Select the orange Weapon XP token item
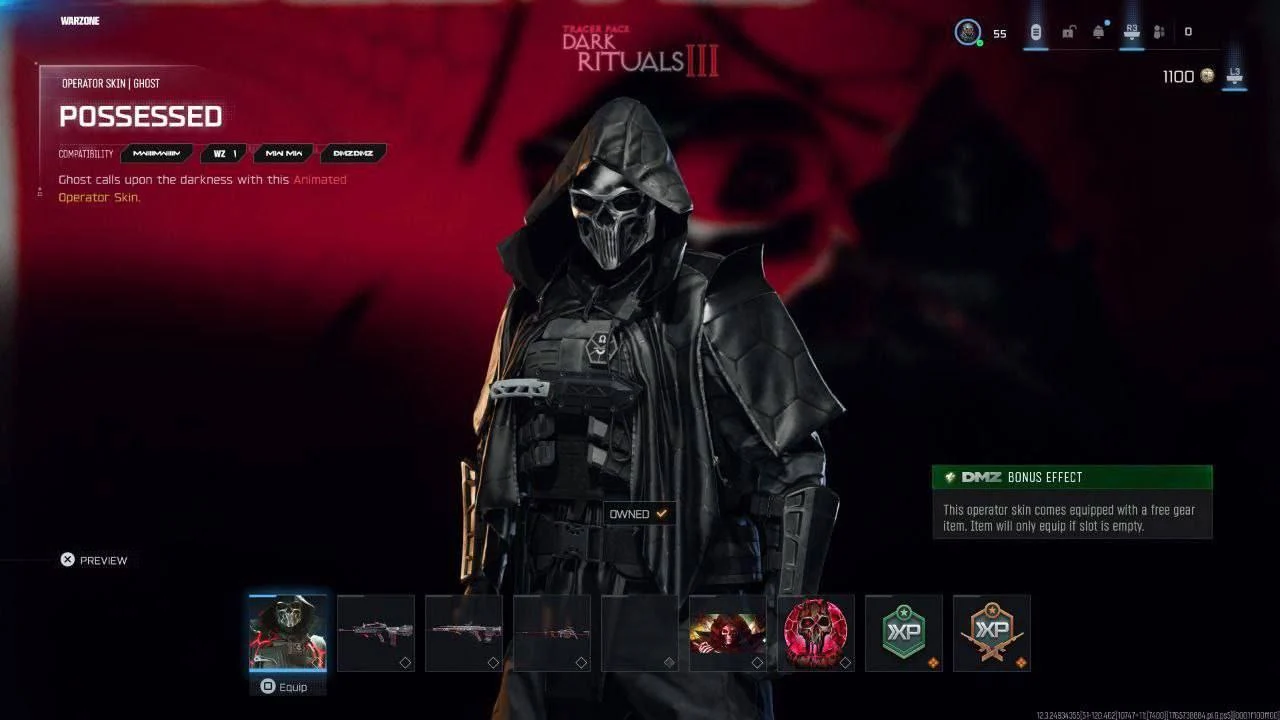Image resolution: width=1280 pixels, height=720 pixels. (992, 632)
